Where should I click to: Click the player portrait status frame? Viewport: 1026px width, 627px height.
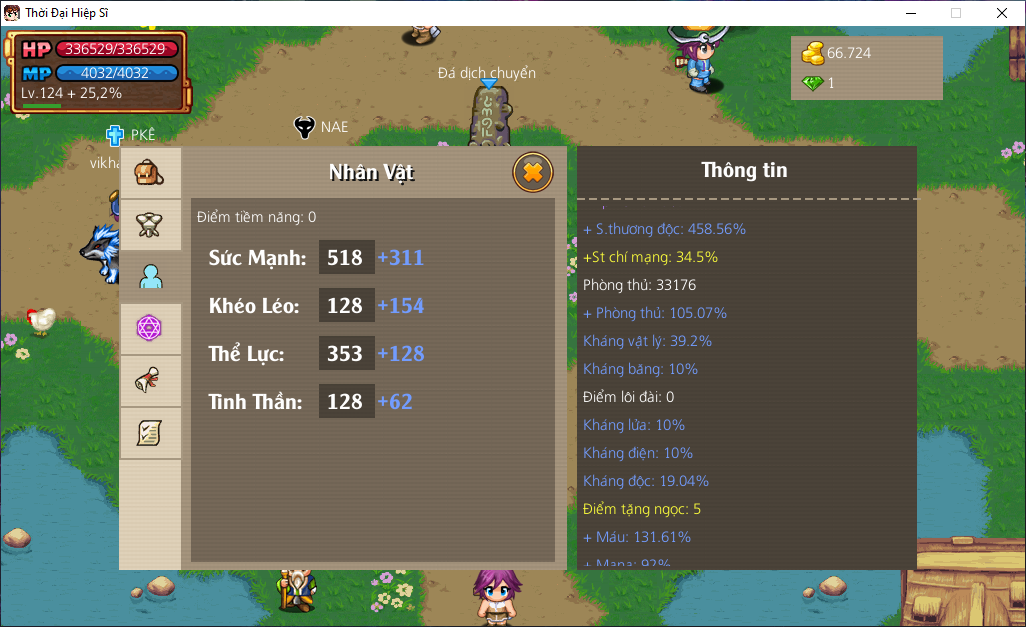tap(98, 71)
